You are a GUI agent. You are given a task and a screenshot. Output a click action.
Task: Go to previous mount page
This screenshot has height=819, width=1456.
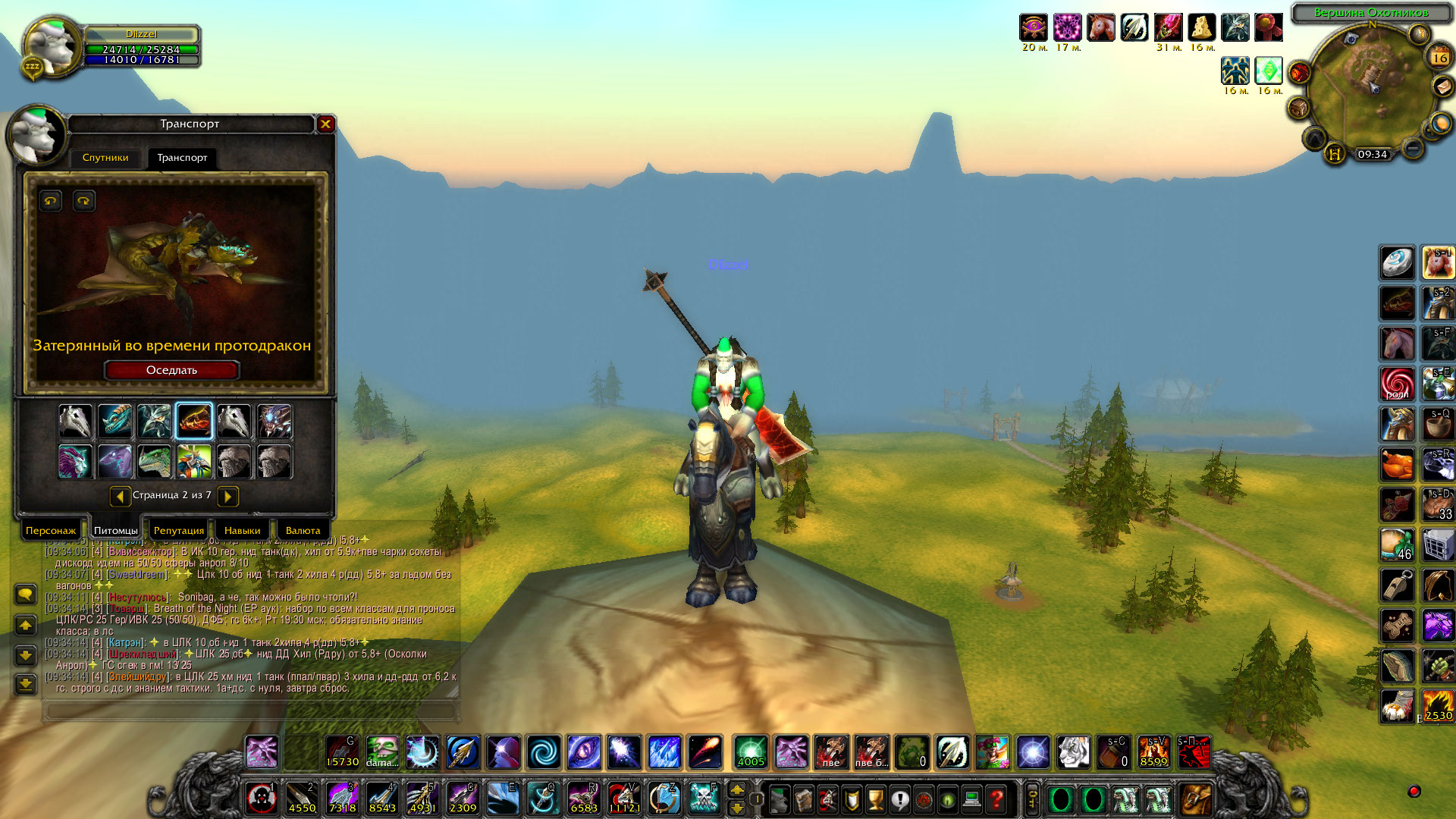(x=120, y=496)
